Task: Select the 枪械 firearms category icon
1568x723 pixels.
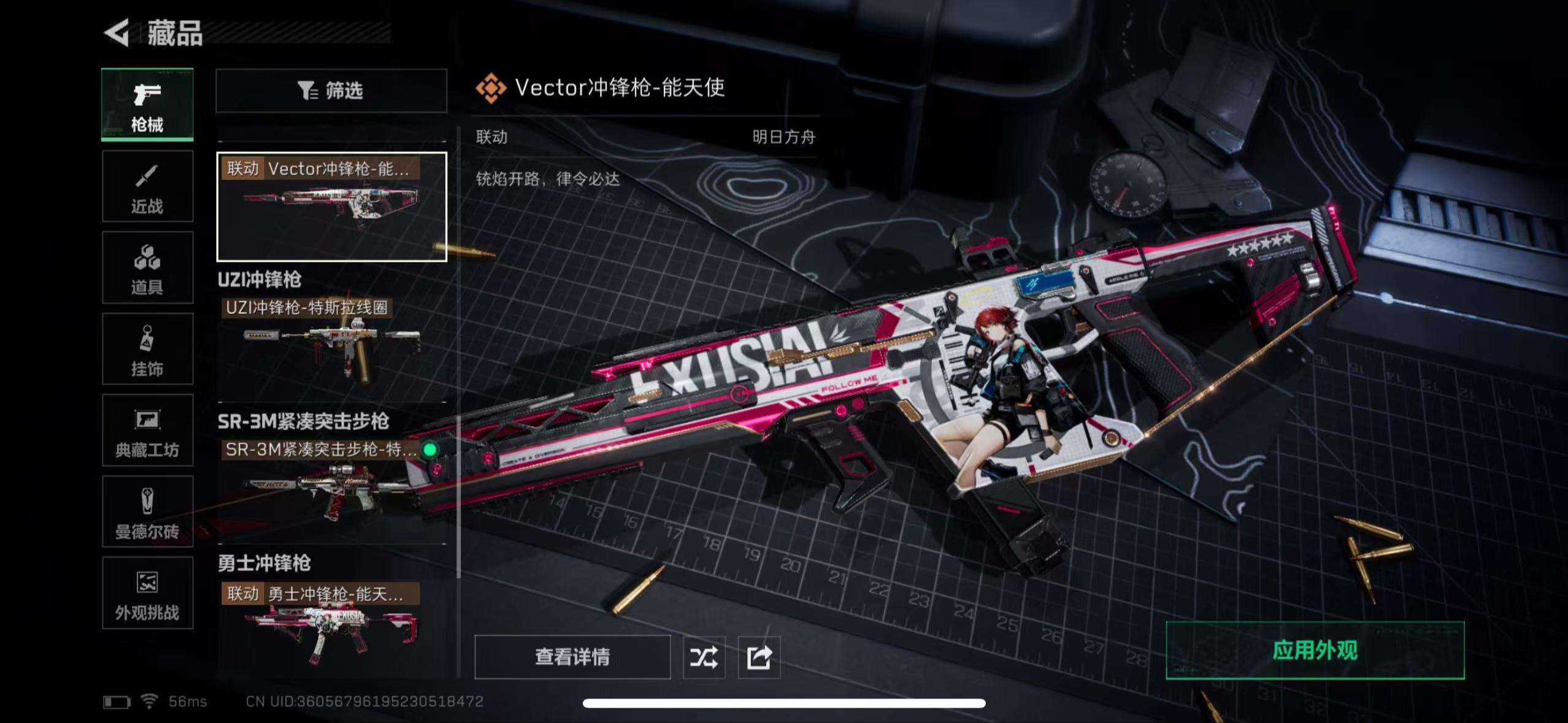Action: coord(147,103)
